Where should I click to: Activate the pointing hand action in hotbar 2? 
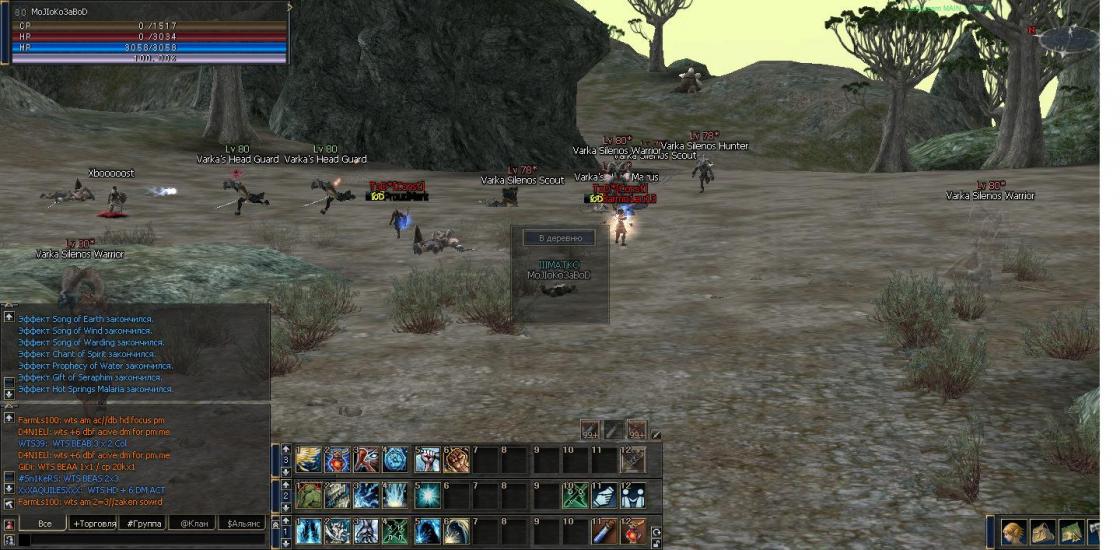point(602,496)
